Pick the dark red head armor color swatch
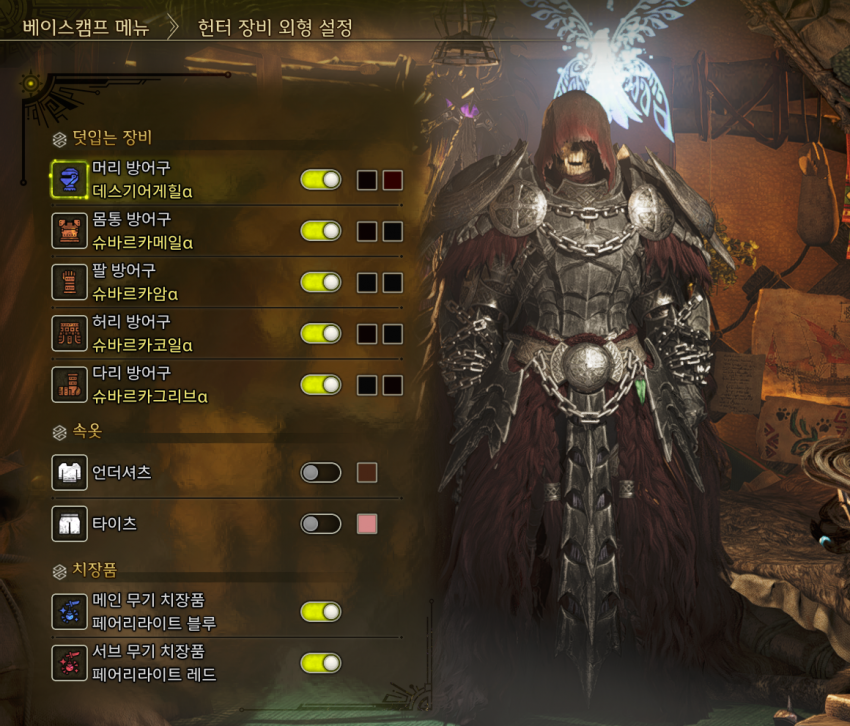The image size is (850, 726). [x=392, y=180]
